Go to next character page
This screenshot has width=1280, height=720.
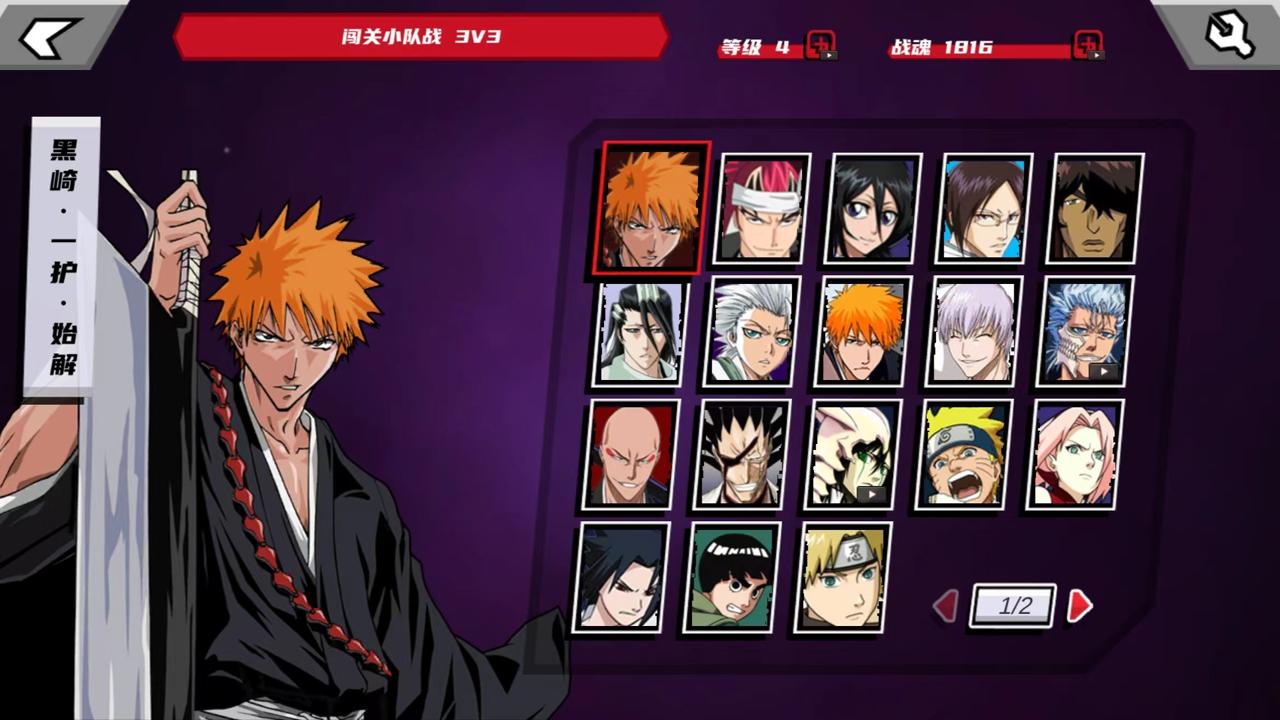pyautogui.click(x=1079, y=606)
